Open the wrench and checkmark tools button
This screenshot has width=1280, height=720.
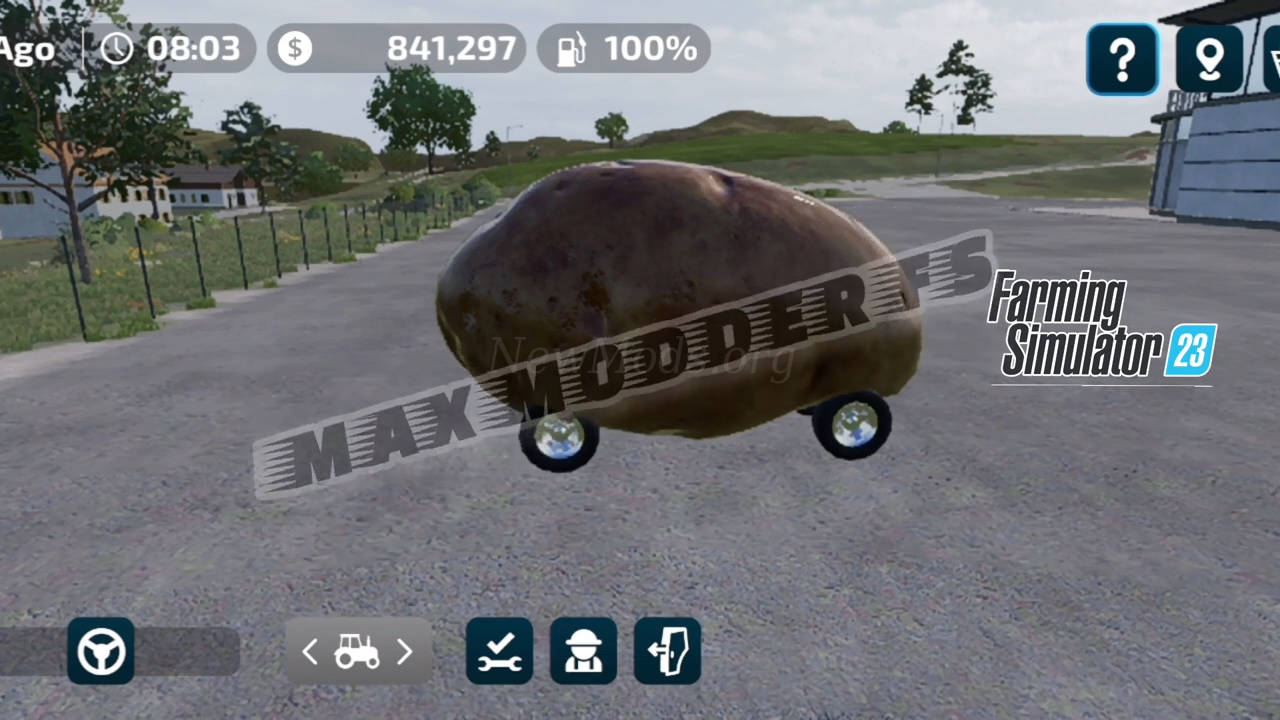(x=499, y=651)
